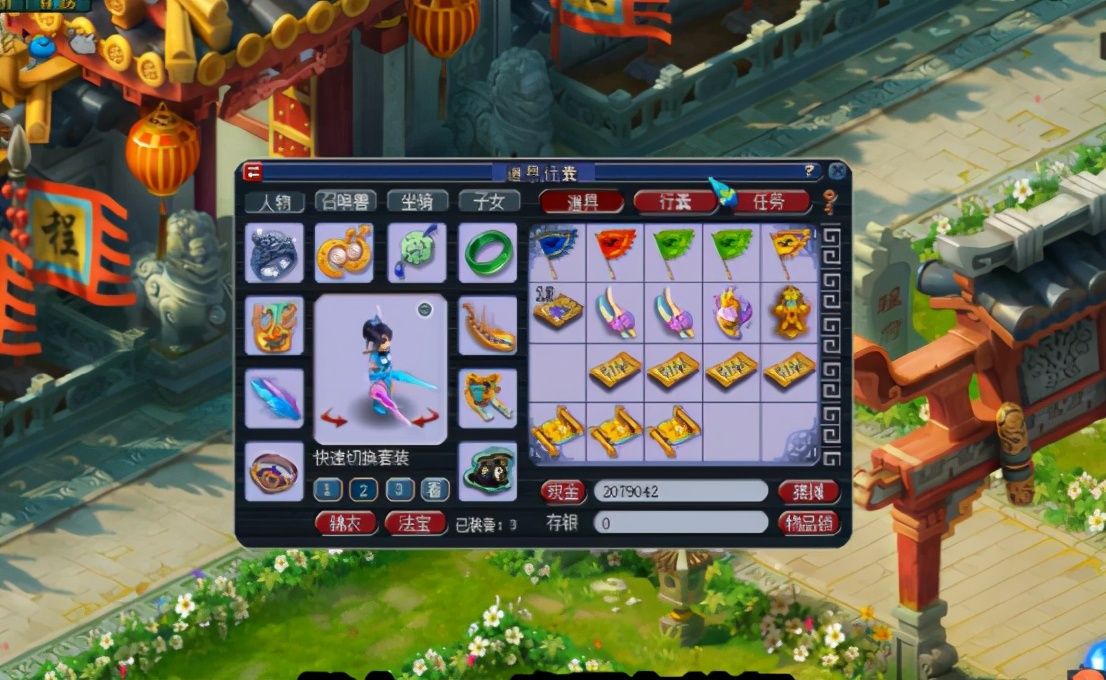The width and height of the screenshot is (1106, 680).
Task: Select the 子女 tab
Action: pyautogui.click(x=488, y=201)
